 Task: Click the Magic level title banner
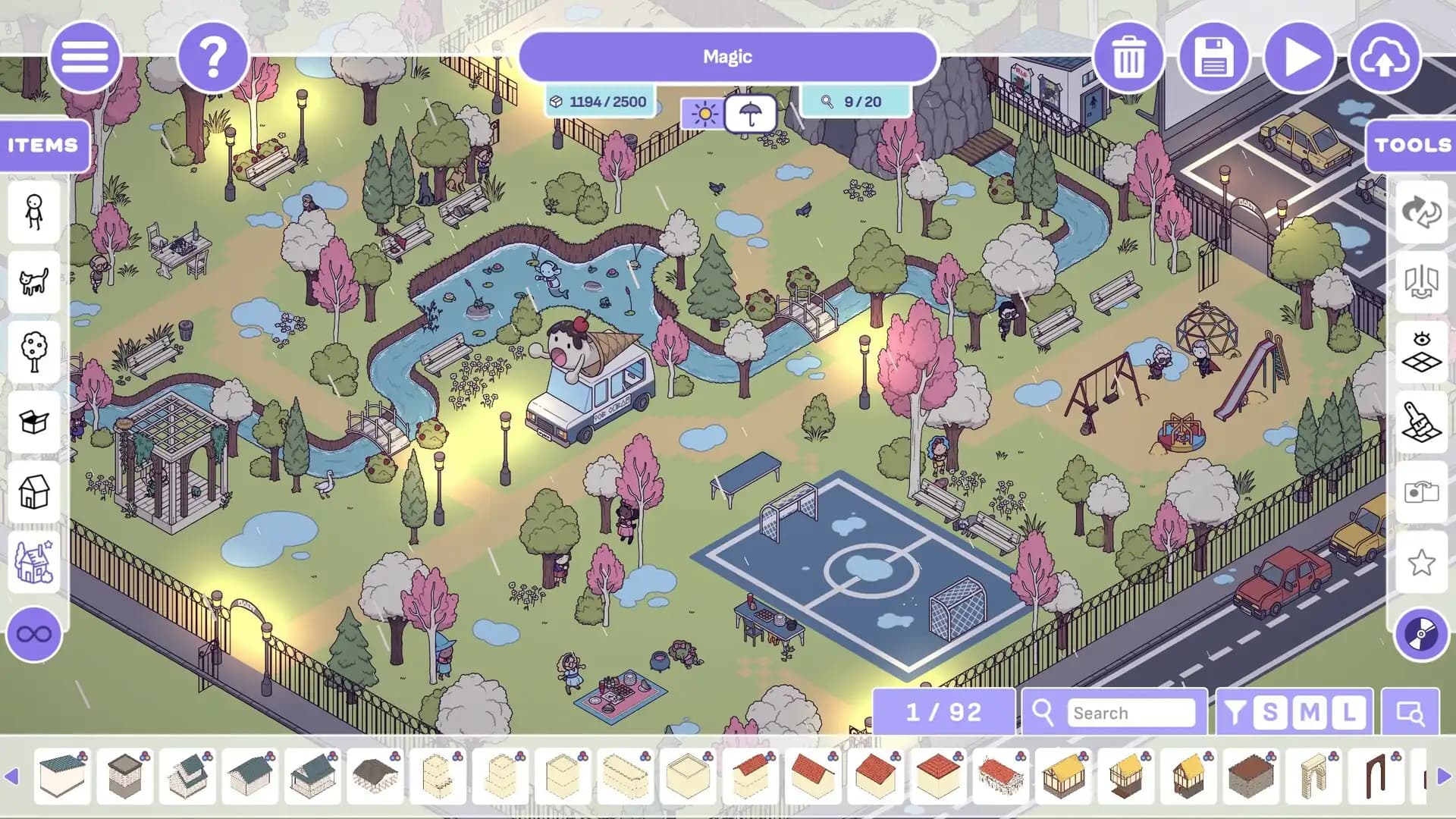(x=727, y=56)
